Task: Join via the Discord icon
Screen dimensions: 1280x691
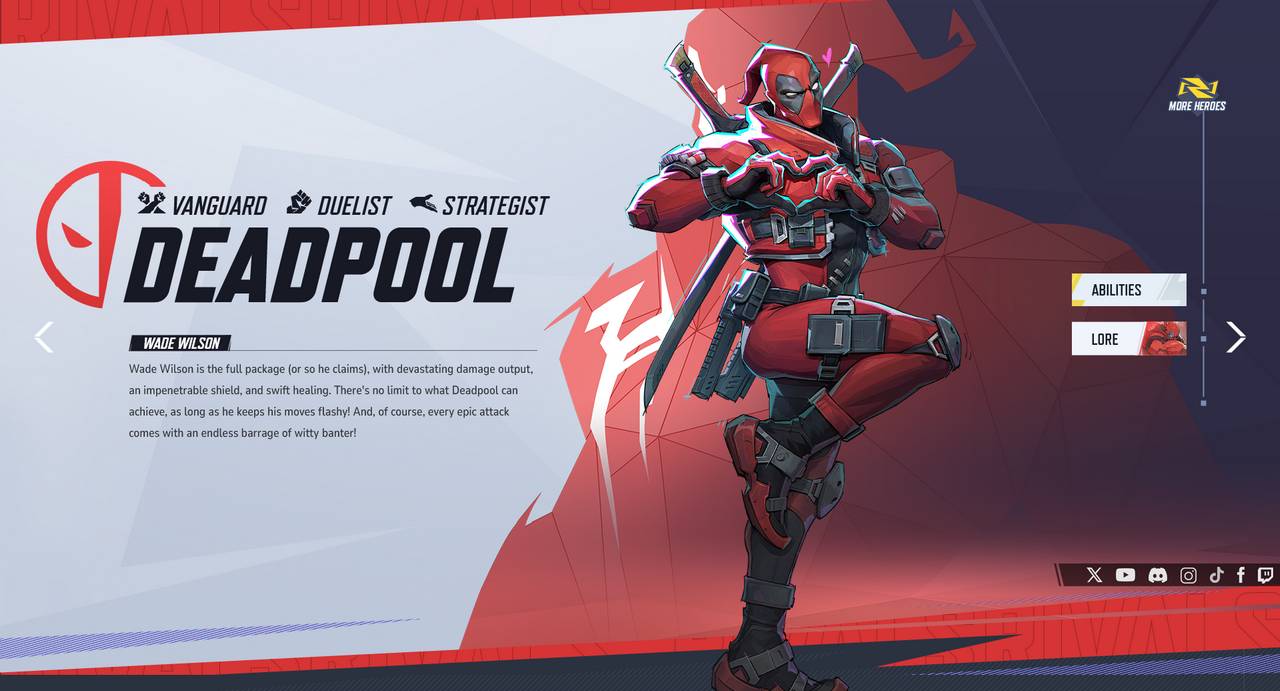Action: pos(1157,575)
